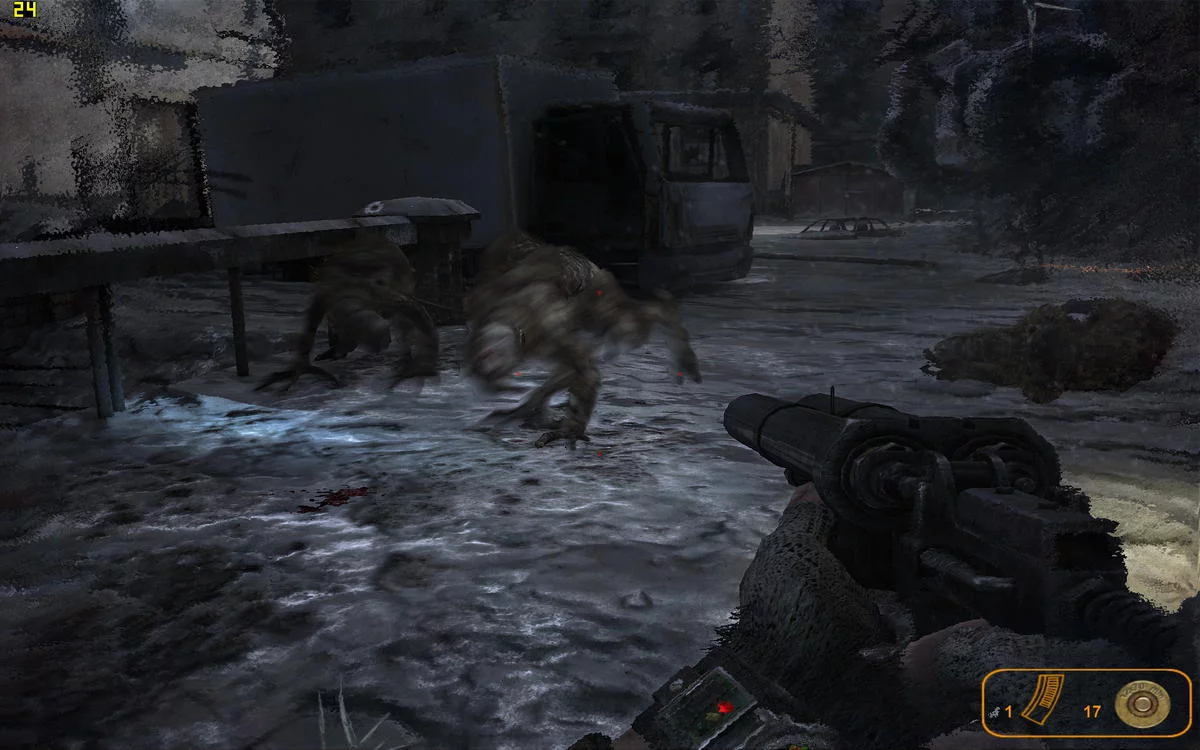
Task: Select the brass cartridge ammo icon
Action: pos(1142,703)
